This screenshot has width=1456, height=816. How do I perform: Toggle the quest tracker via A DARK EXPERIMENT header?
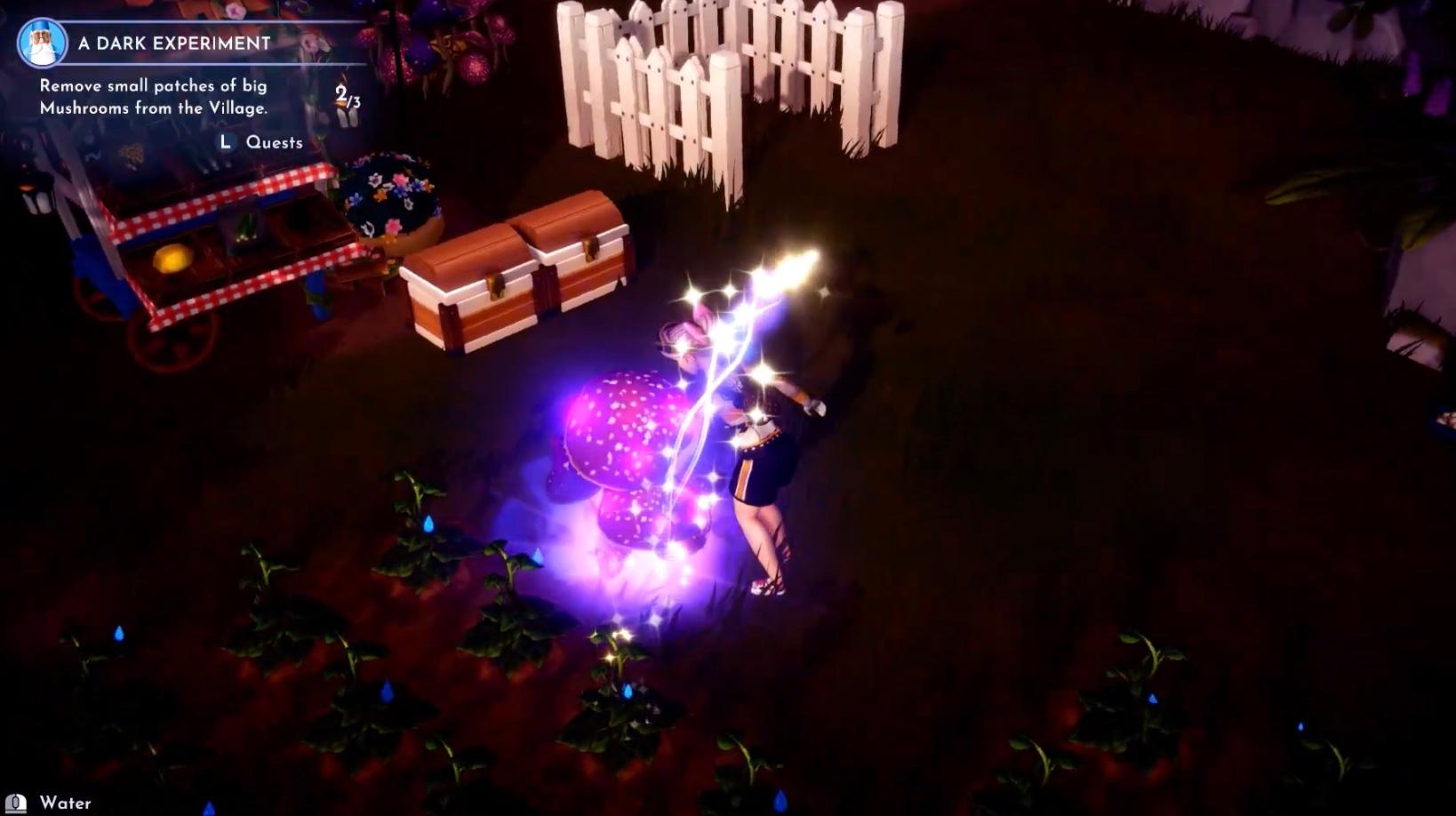tap(173, 42)
